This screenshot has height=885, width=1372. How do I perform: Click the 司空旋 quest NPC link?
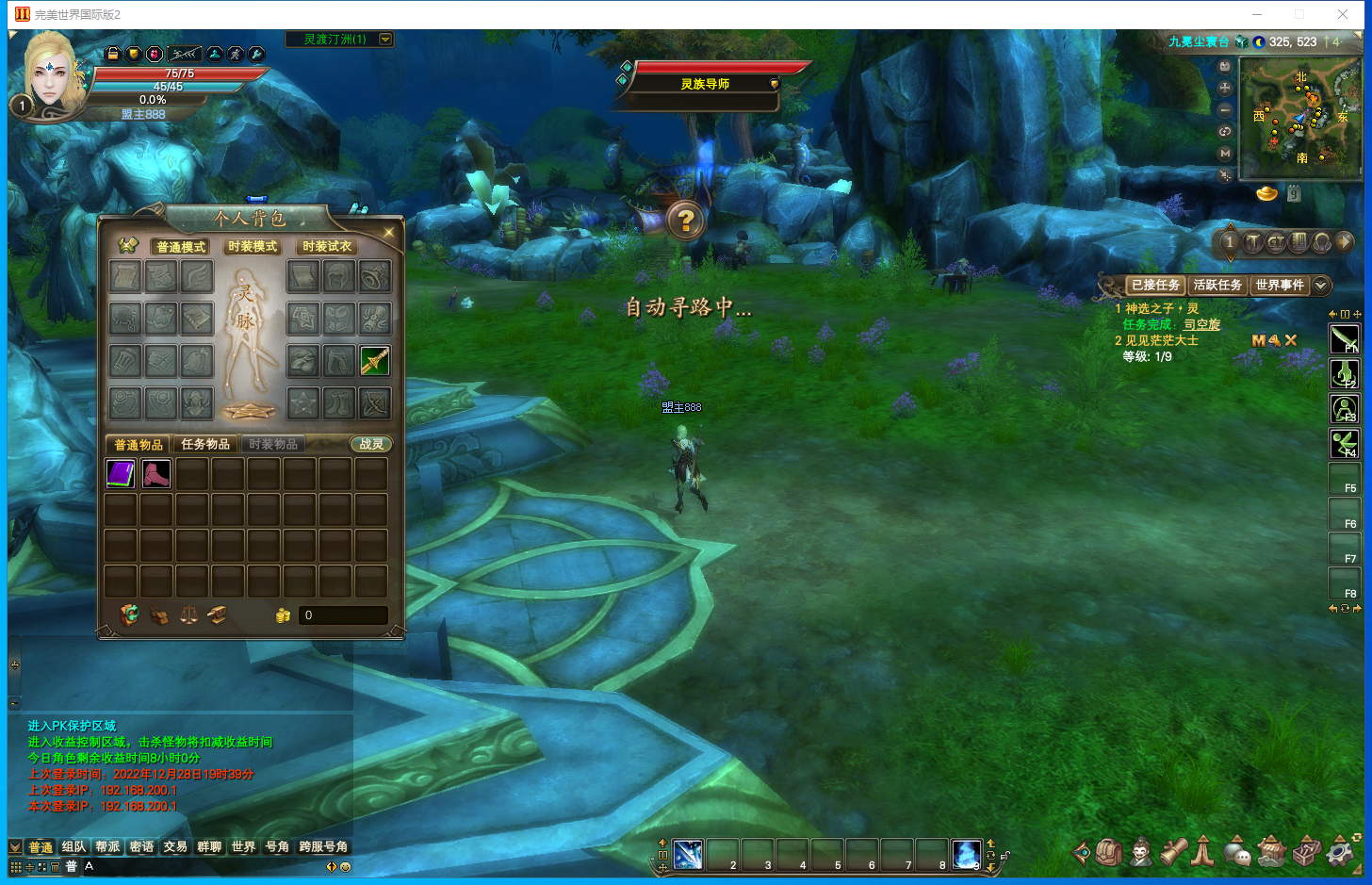pos(1201,324)
